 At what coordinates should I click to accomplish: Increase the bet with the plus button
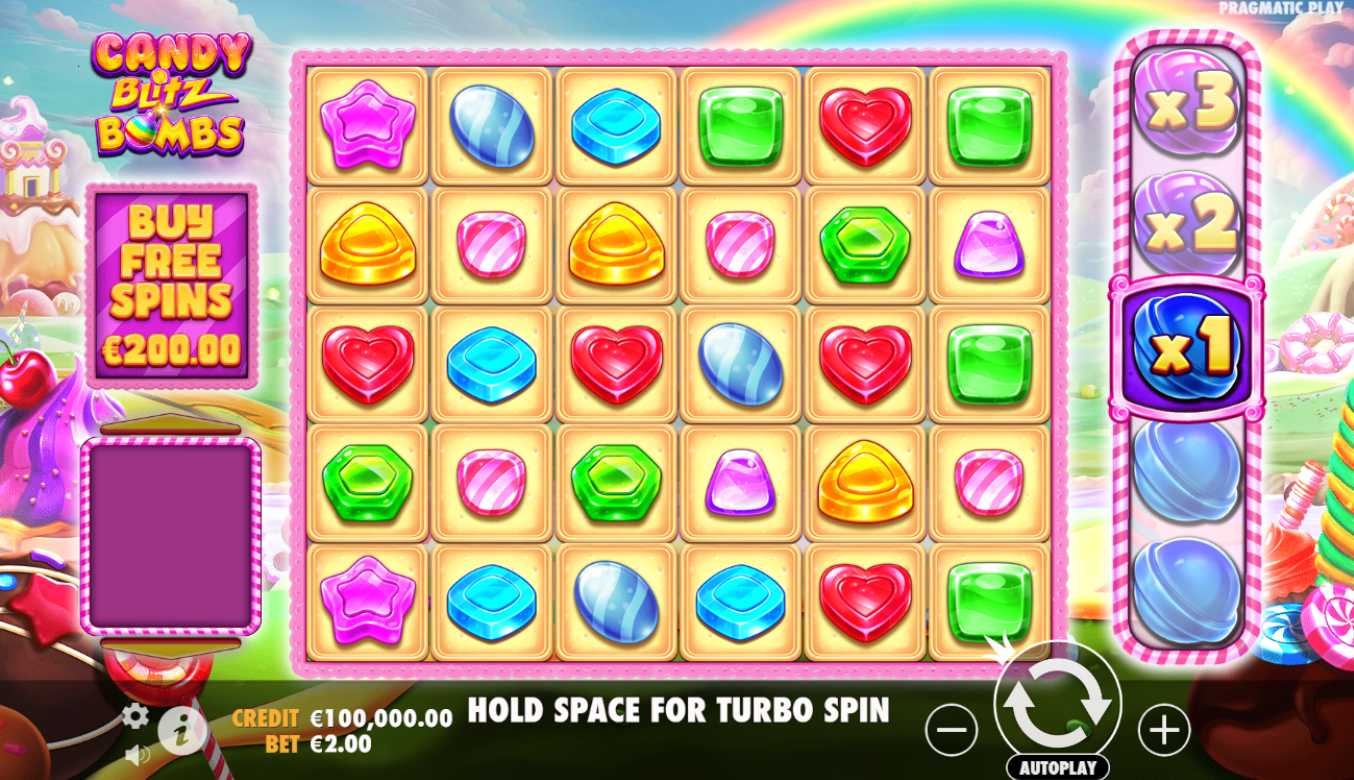tap(1164, 731)
